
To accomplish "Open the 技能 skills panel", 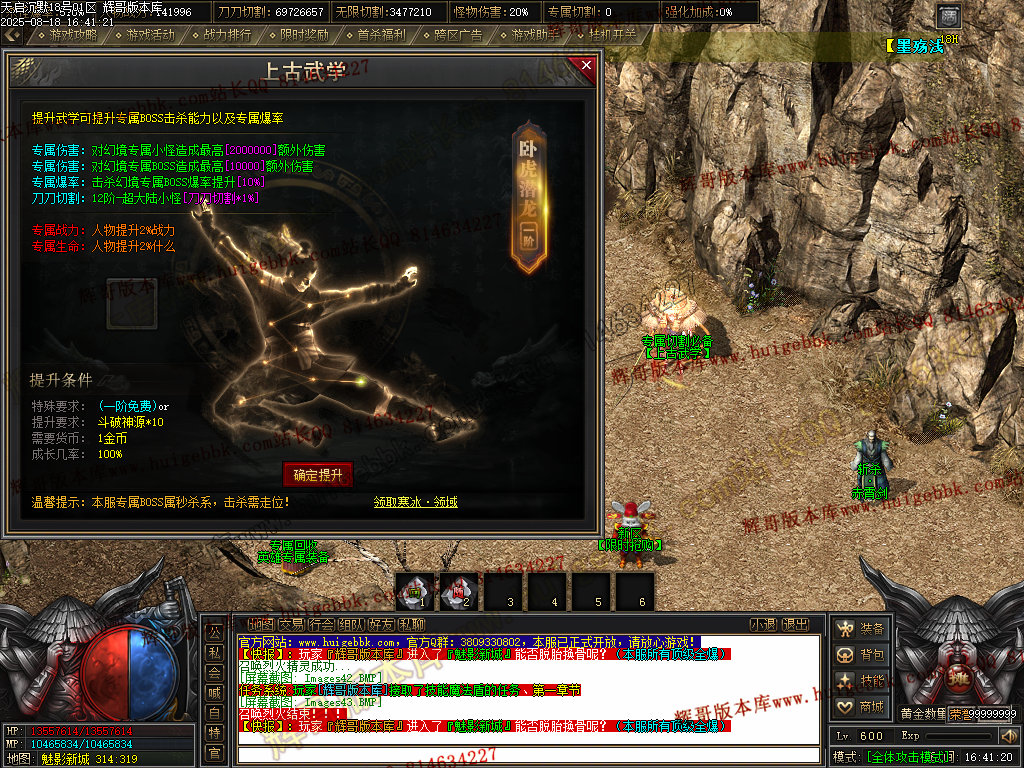I will click(x=862, y=681).
